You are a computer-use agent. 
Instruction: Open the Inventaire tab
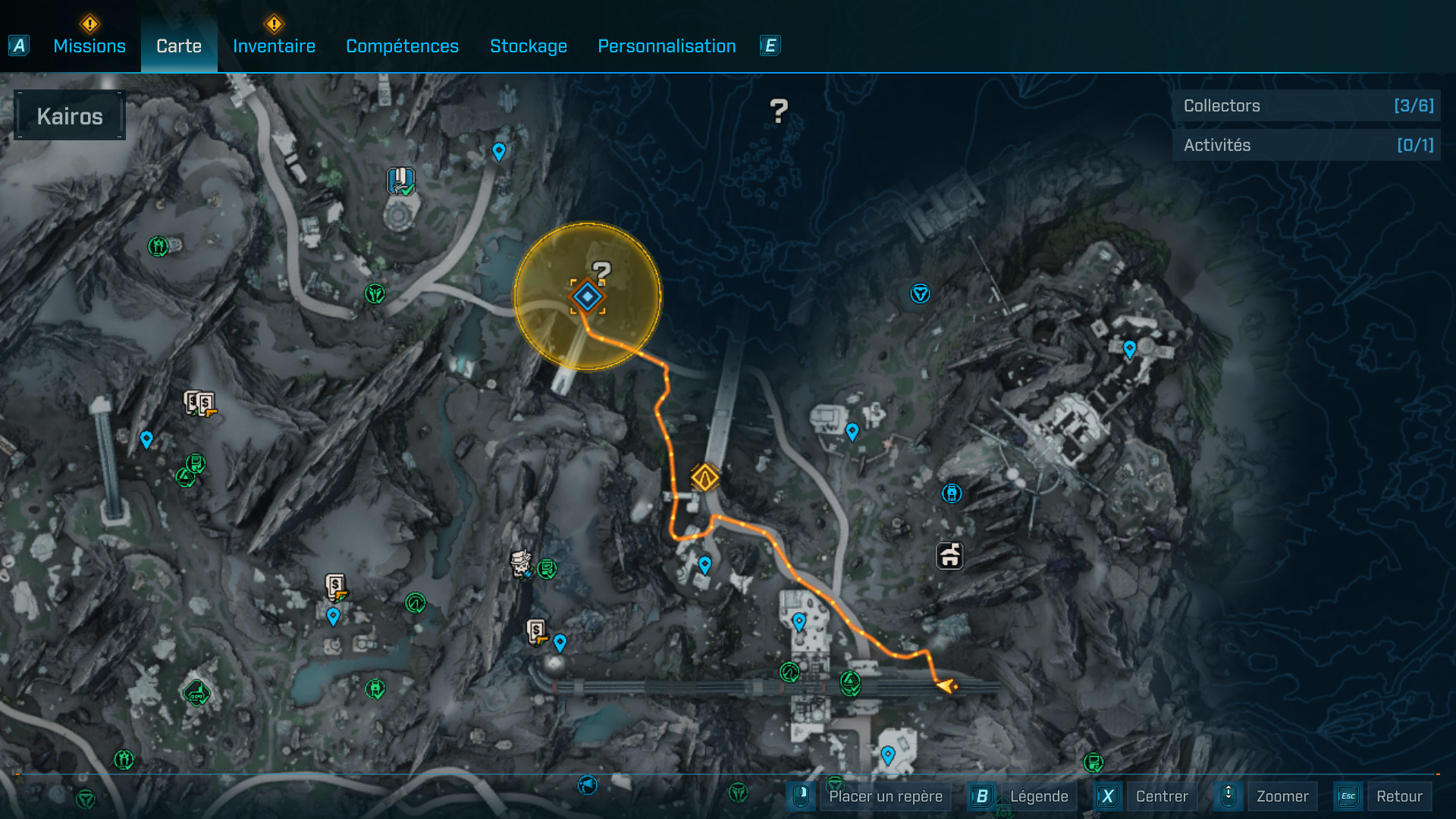(x=274, y=46)
